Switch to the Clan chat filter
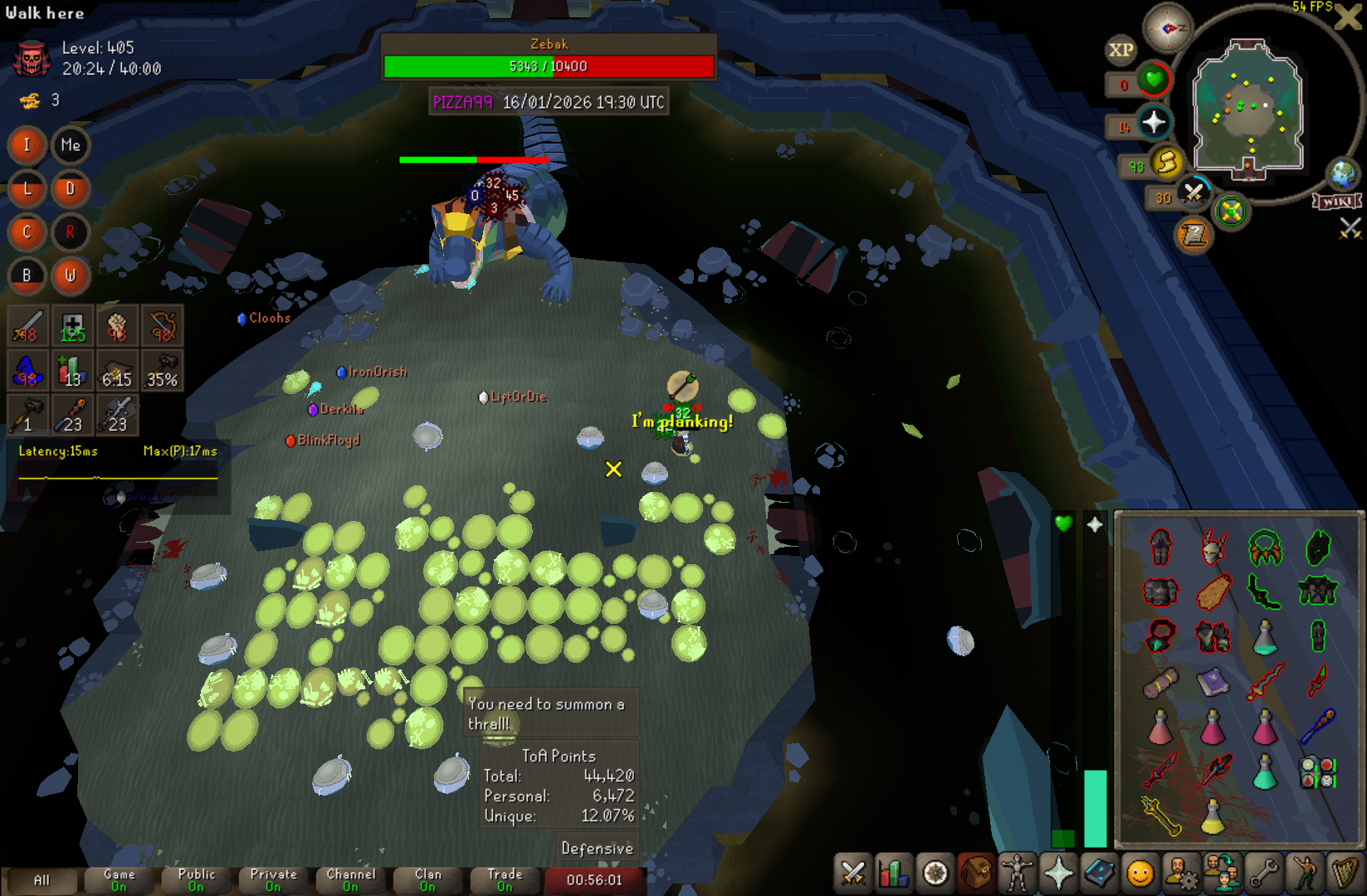The height and width of the screenshot is (896, 1367). pyautogui.click(x=428, y=880)
